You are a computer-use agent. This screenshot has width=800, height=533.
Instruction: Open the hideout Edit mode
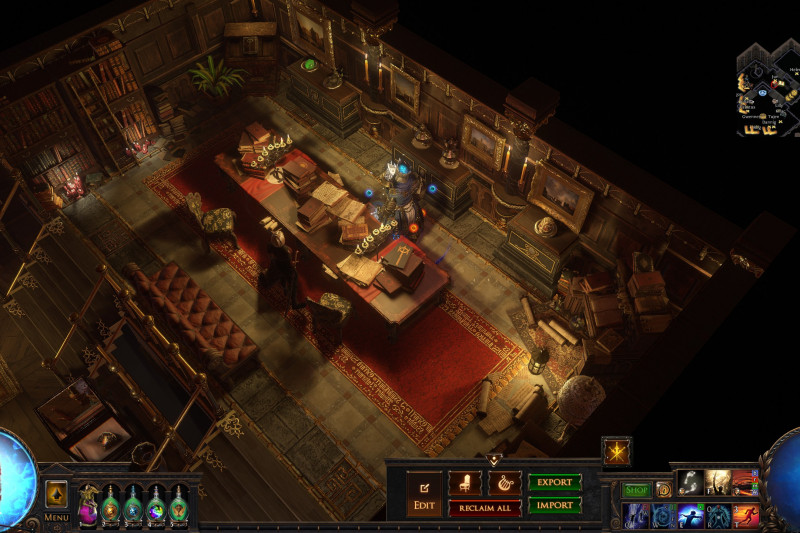tap(423, 495)
